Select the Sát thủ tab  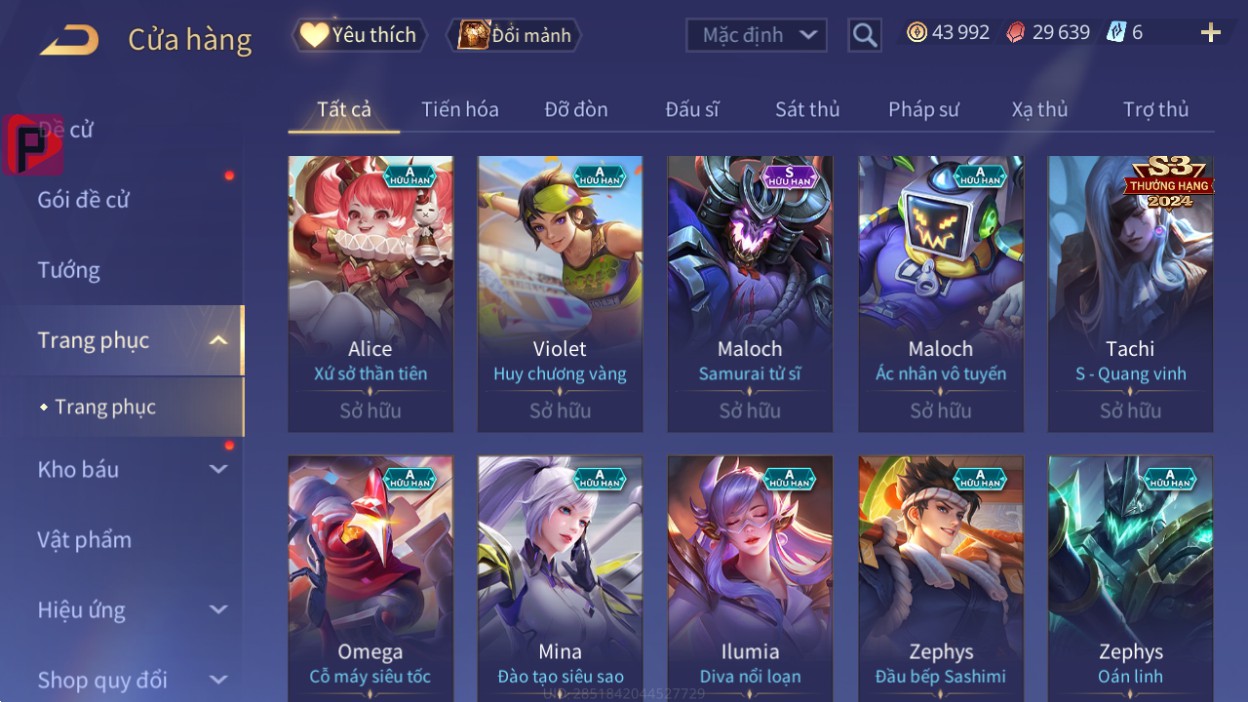point(807,109)
